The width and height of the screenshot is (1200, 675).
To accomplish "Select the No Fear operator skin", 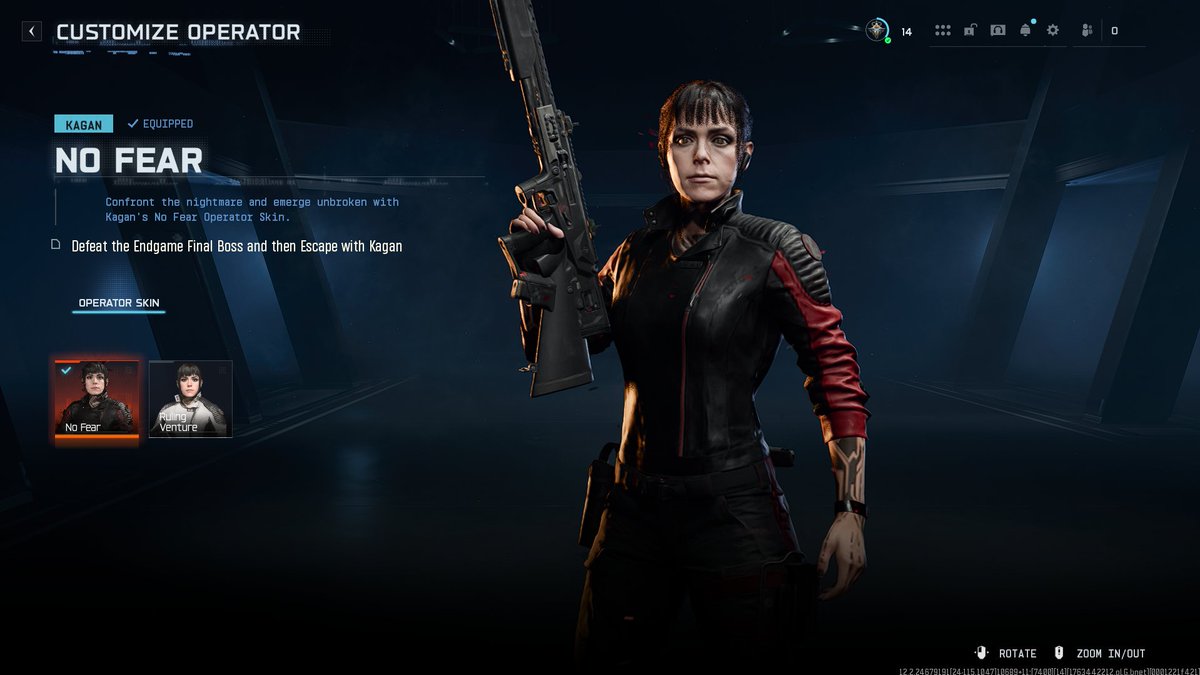I will (96, 400).
